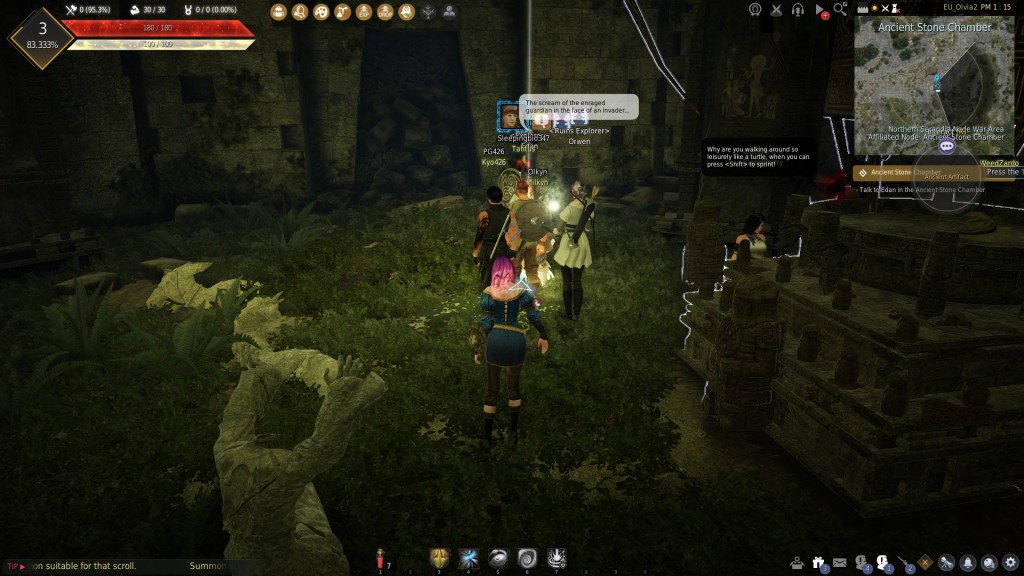Click the first orange buff icon at top
This screenshot has width=1024, height=576.
coord(278,12)
